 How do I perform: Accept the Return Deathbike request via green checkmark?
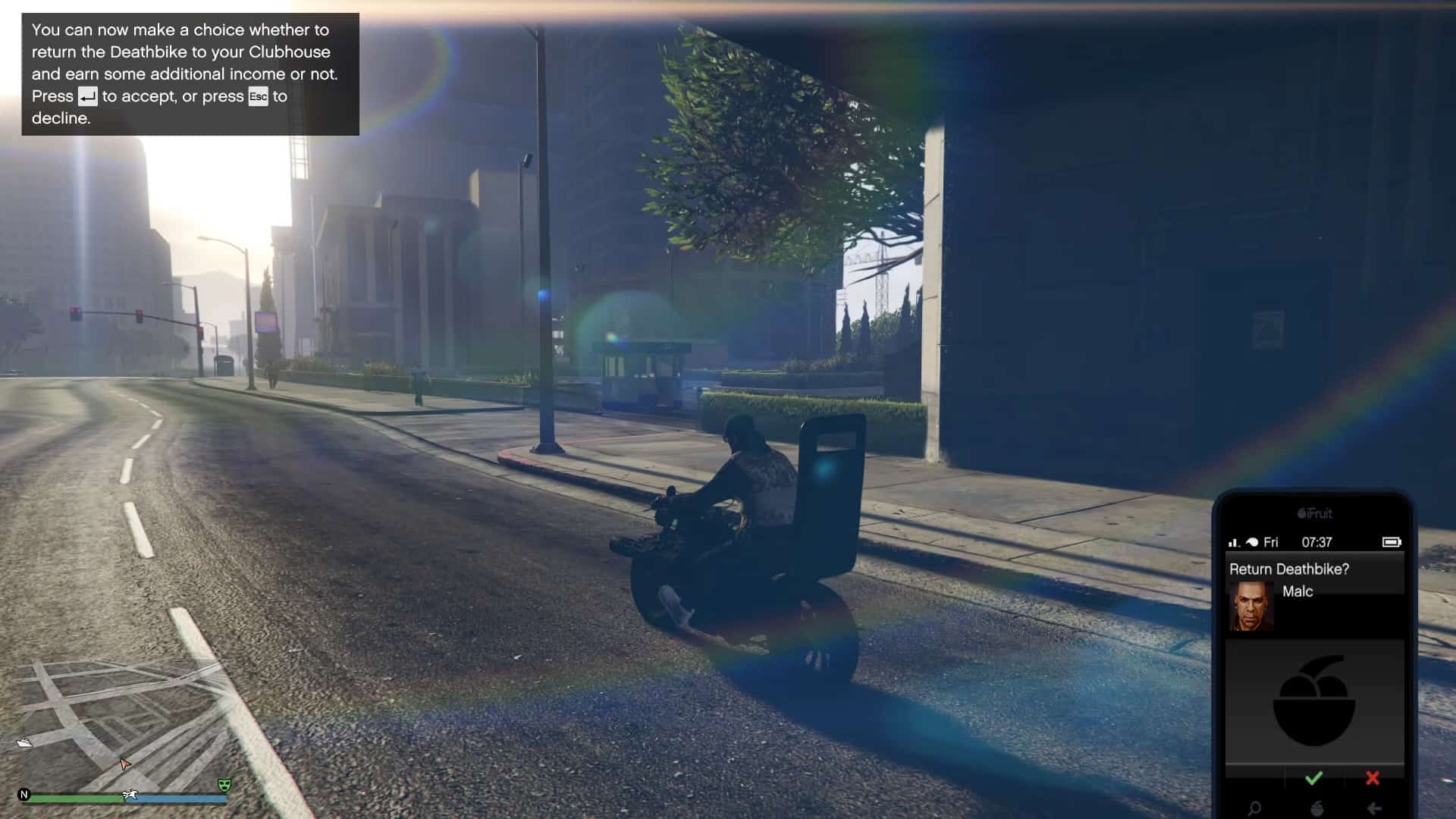coord(1314,777)
